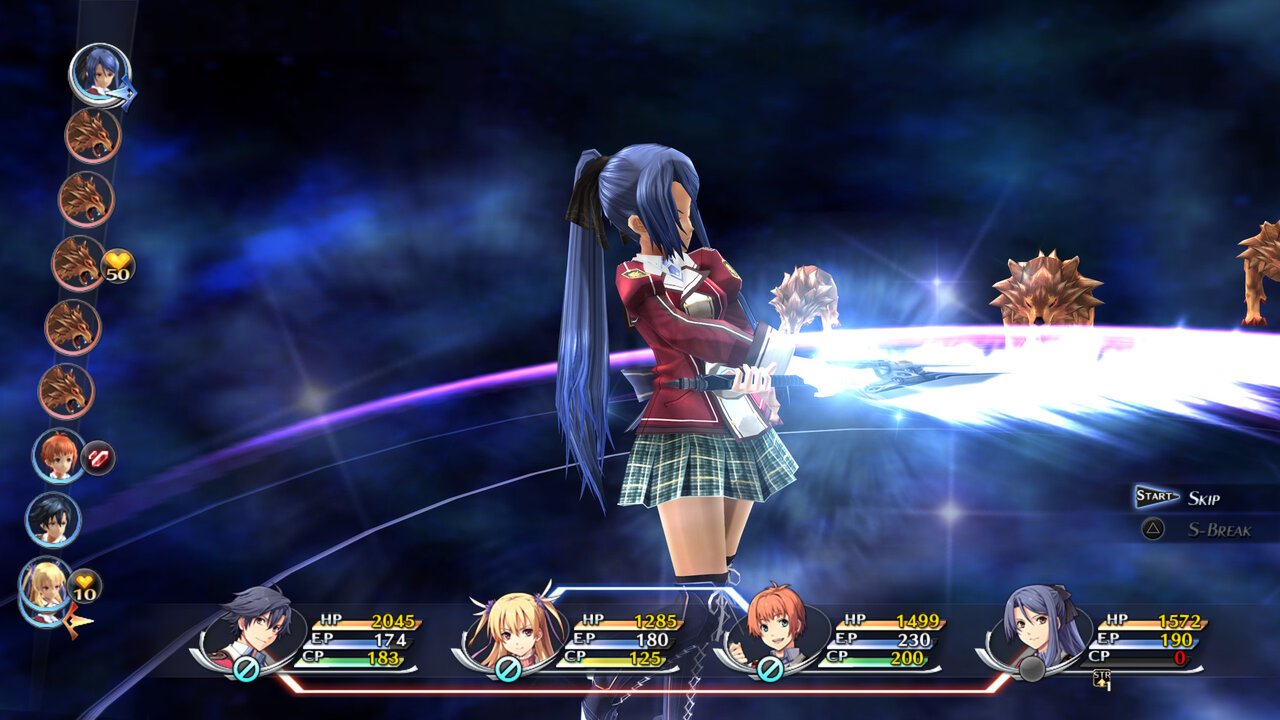The width and height of the screenshot is (1280, 720).
Task: Click the wolf turn icon with heart bonus
Action: coord(78,263)
